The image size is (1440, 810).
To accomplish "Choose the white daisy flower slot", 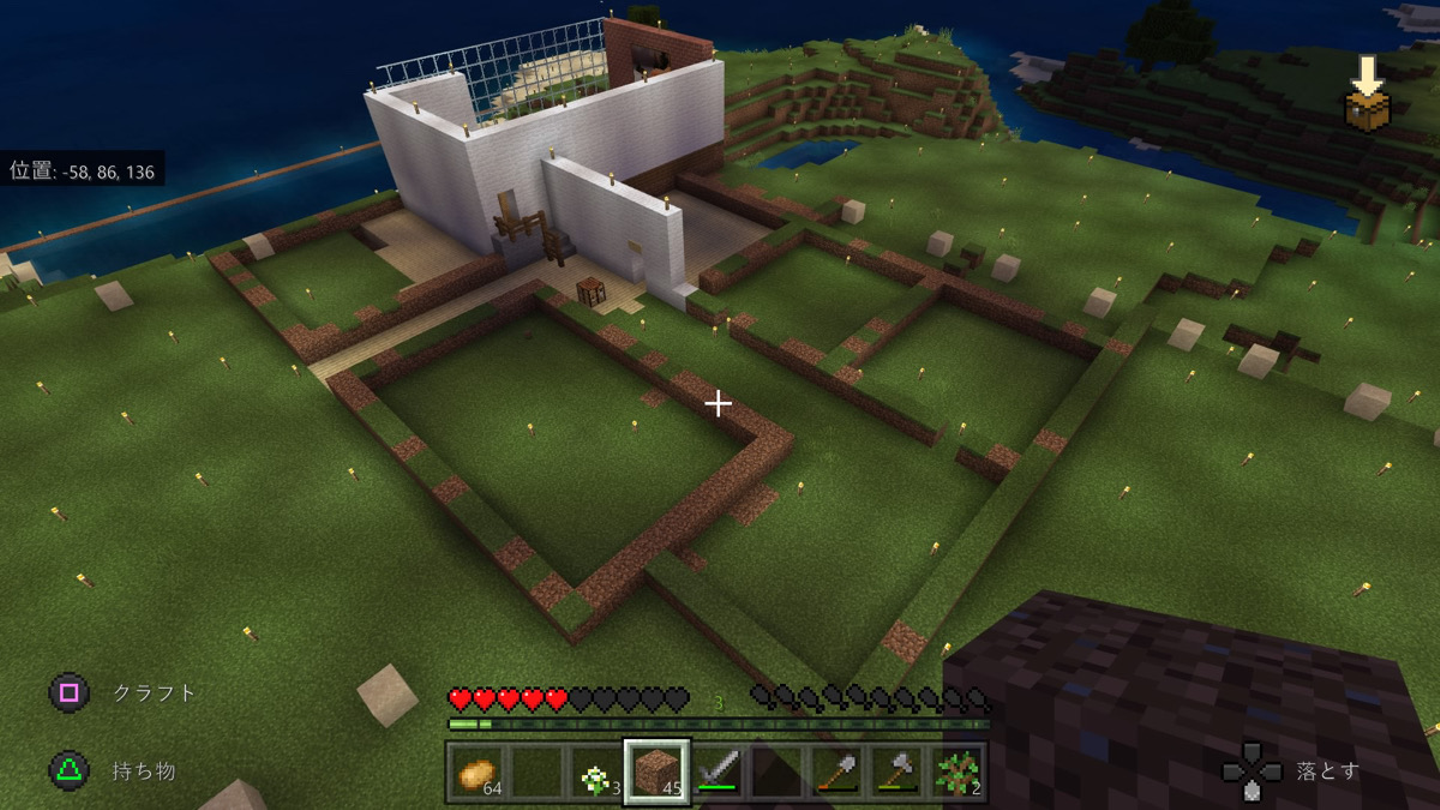I will [x=597, y=772].
